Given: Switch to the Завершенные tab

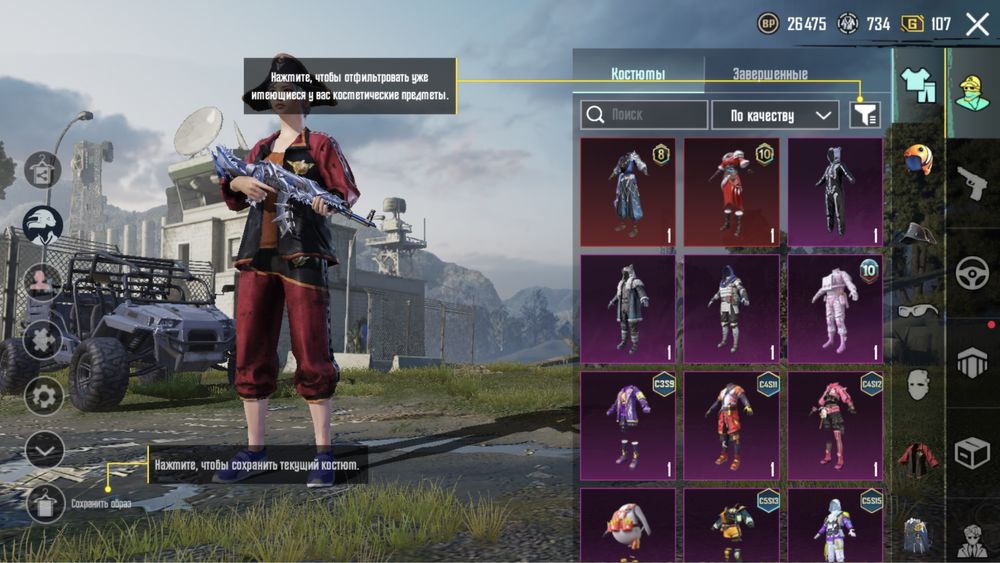Looking at the screenshot, I should [769, 74].
